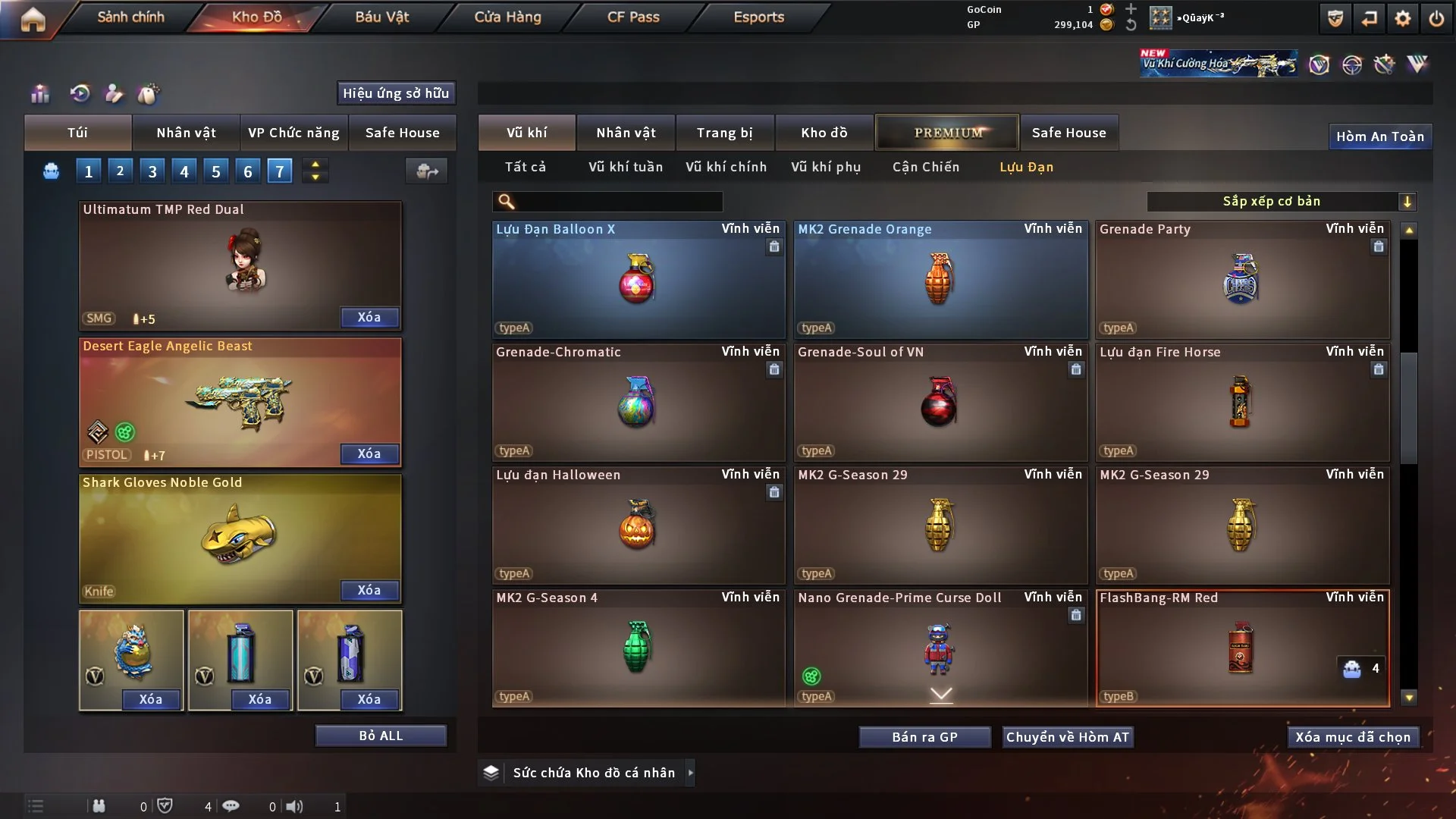Open the Sắp xếp cơ bản sort dropdown
This screenshot has width=1456, height=819.
pos(1281,202)
